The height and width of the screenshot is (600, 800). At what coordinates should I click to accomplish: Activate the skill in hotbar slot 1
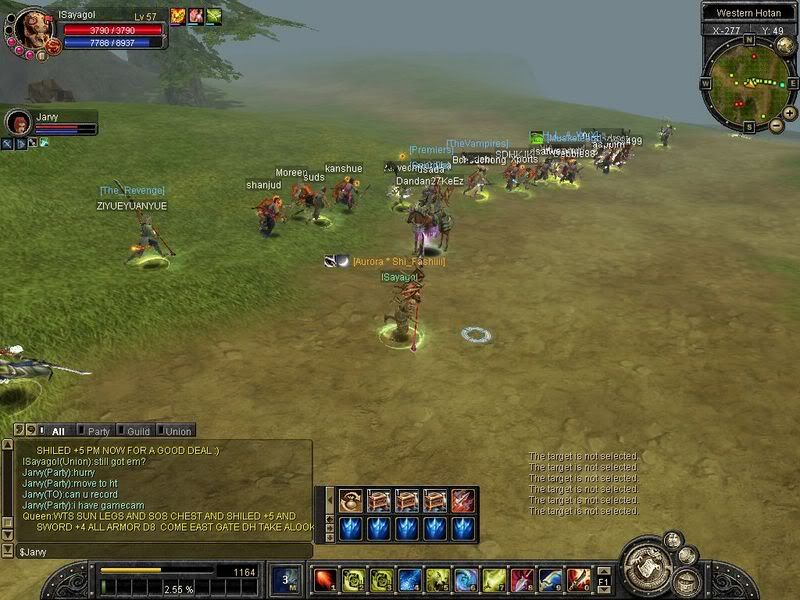[x=325, y=579]
